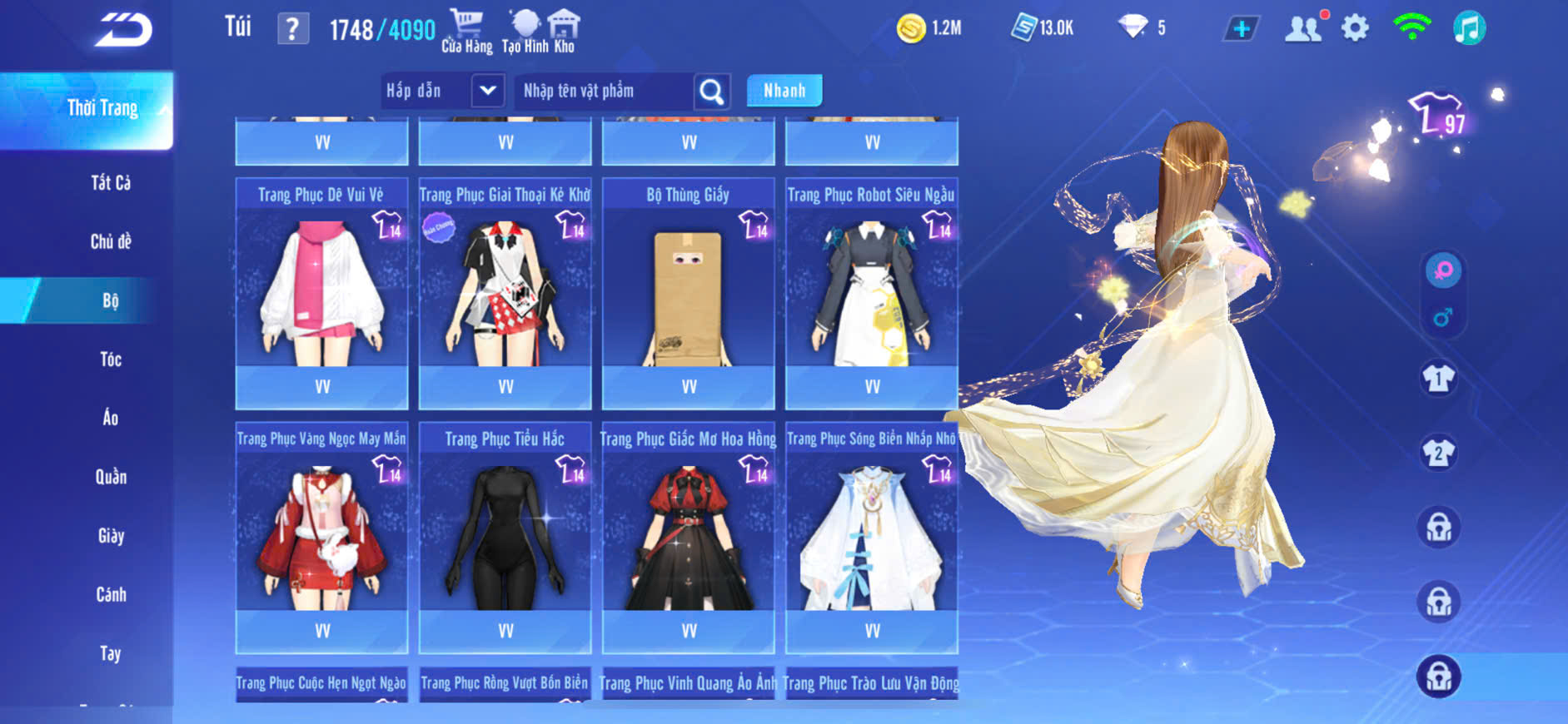Open the question mark help button
The height and width of the screenshot is (724, 1568).
tap(292, 30)
